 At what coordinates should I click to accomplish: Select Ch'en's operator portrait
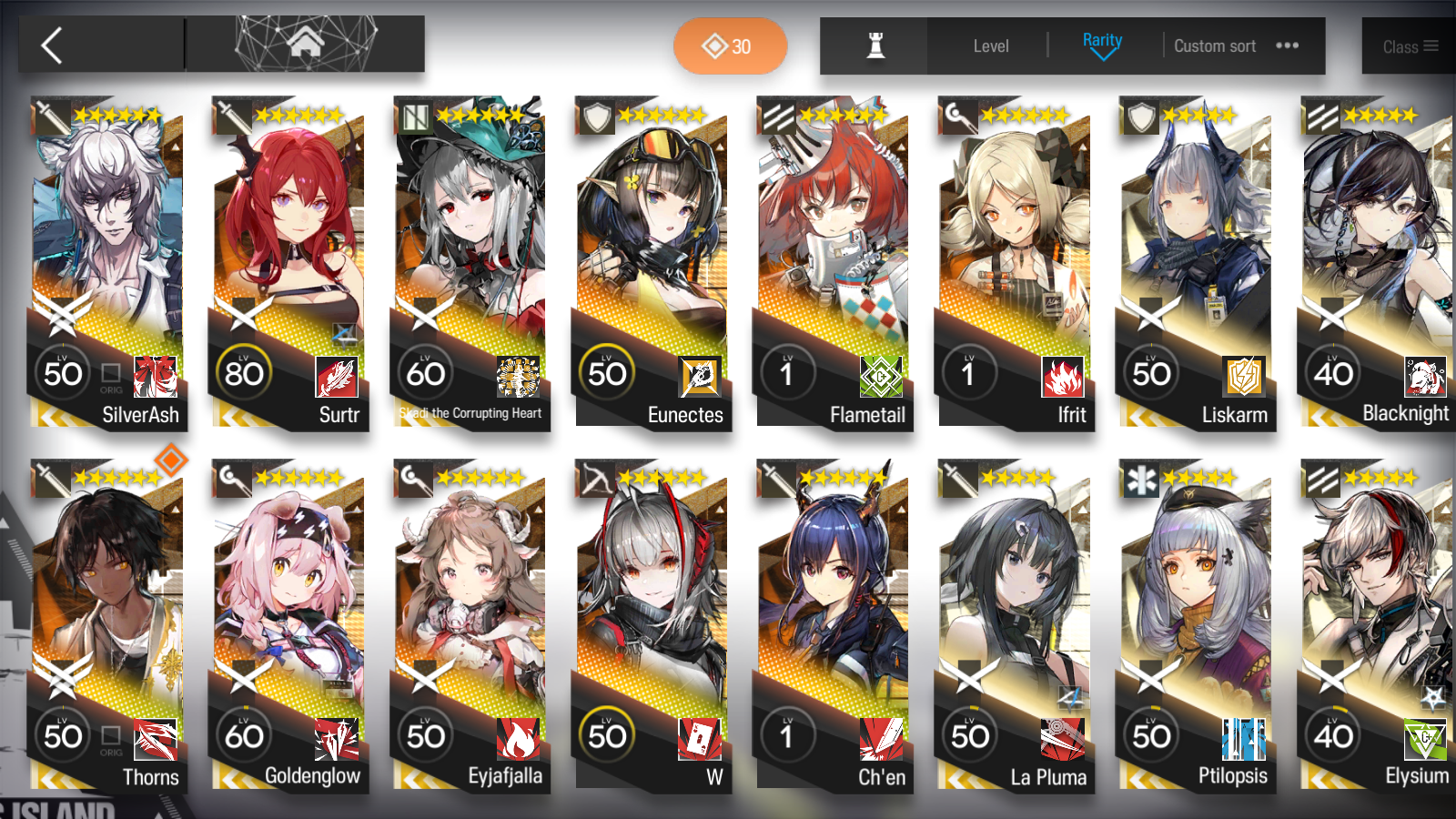point(833,582)
